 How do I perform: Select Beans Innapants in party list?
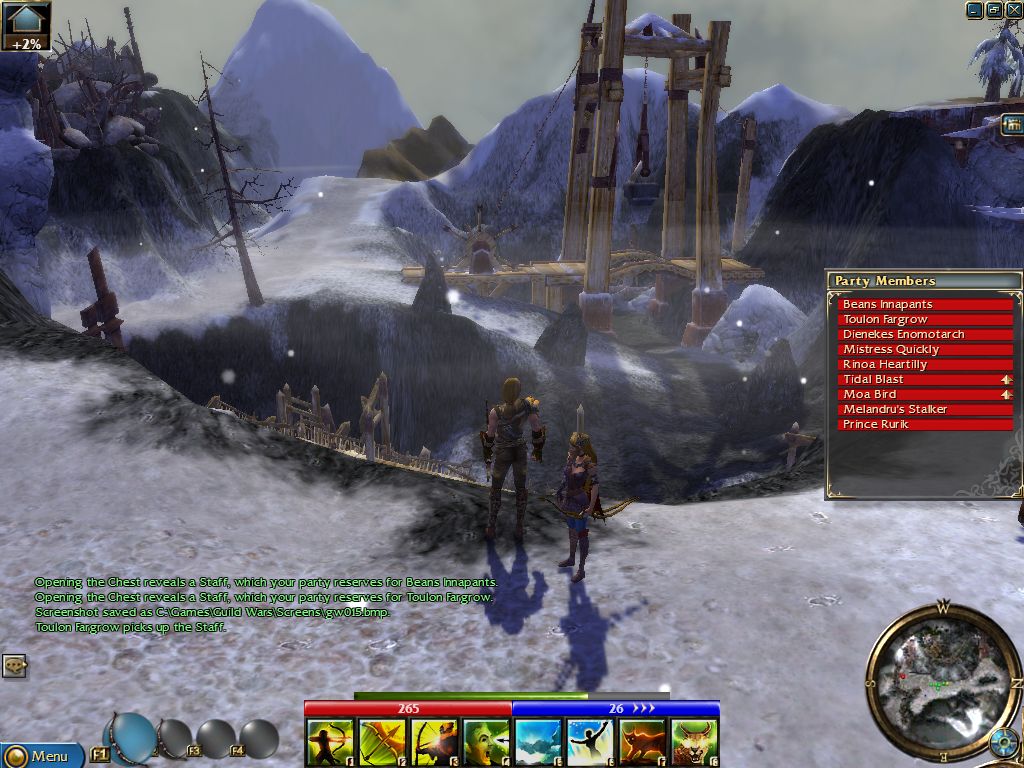(x=925, y=304)
